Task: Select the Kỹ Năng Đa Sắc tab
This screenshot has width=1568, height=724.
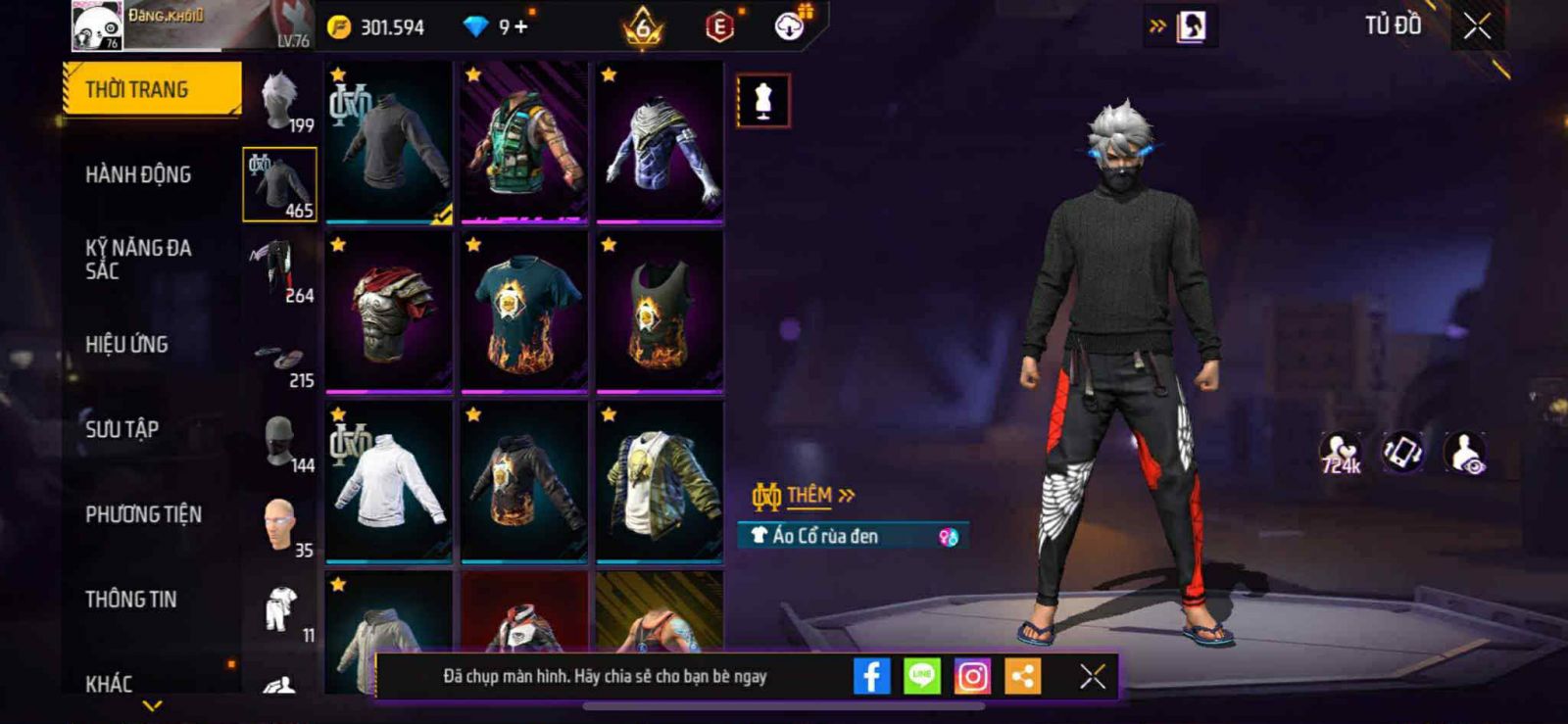Action: [138, 260]
